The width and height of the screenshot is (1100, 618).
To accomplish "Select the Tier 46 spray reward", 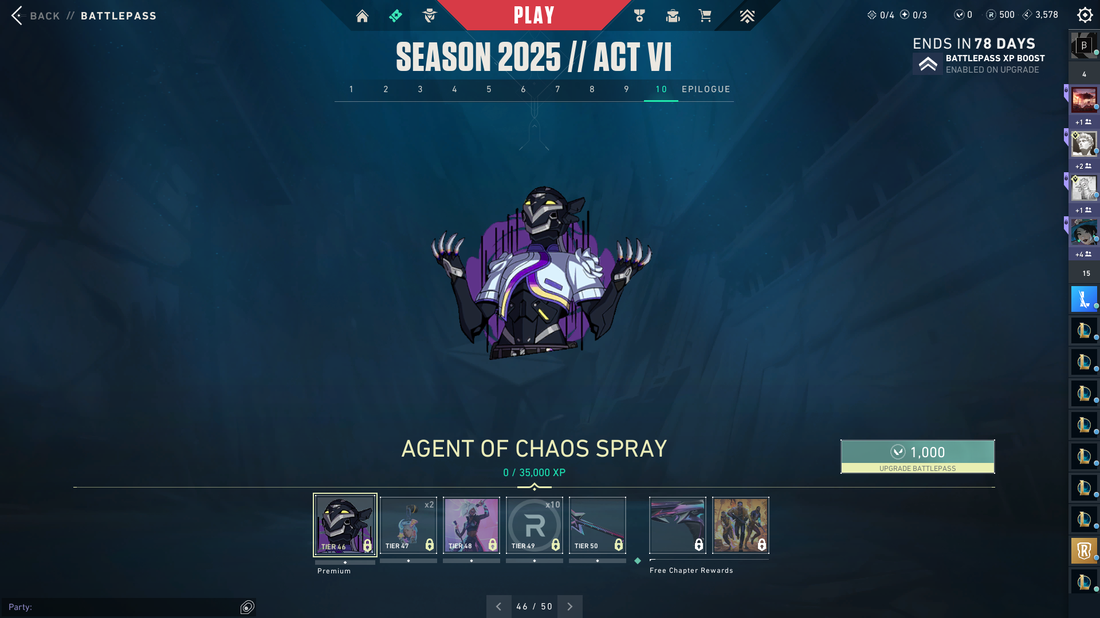I will (345, 525).
